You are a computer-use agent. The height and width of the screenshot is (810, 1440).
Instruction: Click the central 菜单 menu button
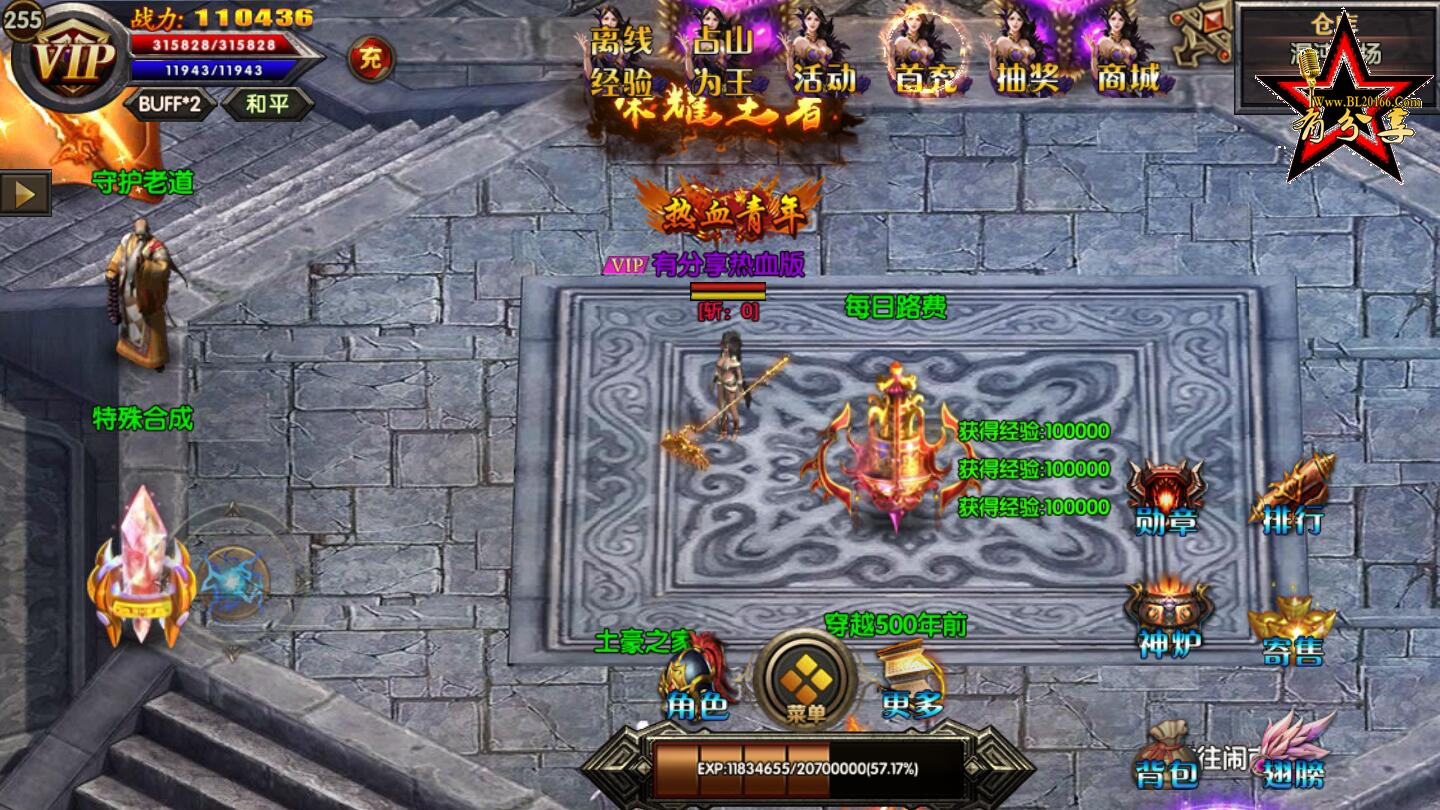[806, 680]
